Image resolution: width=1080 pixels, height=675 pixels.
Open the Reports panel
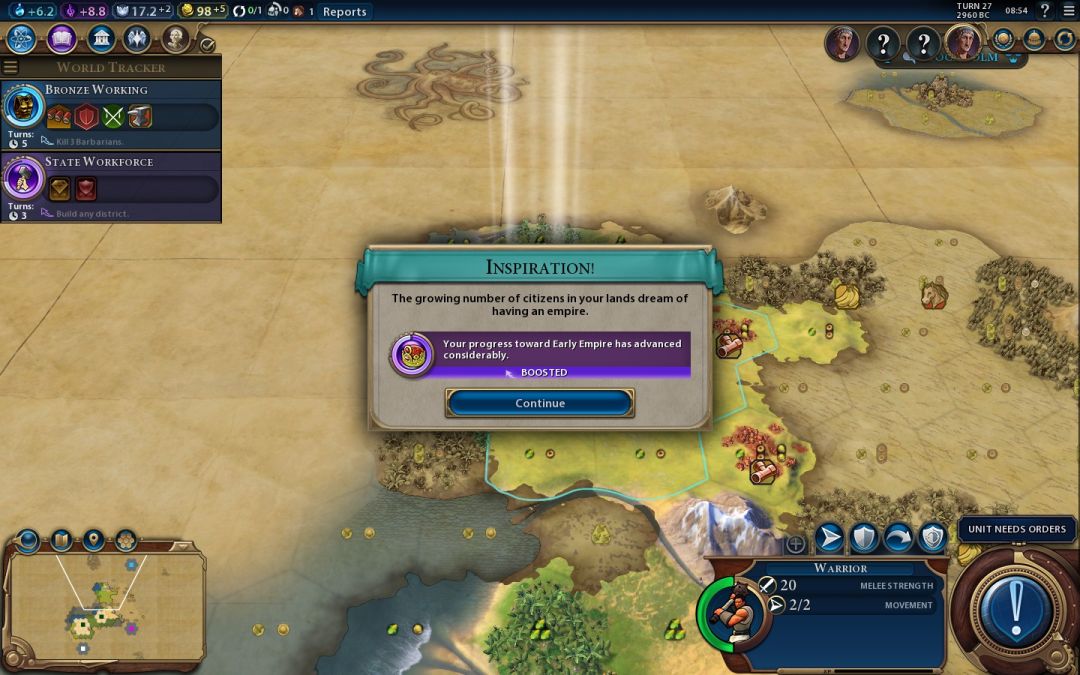pos(344,12)
